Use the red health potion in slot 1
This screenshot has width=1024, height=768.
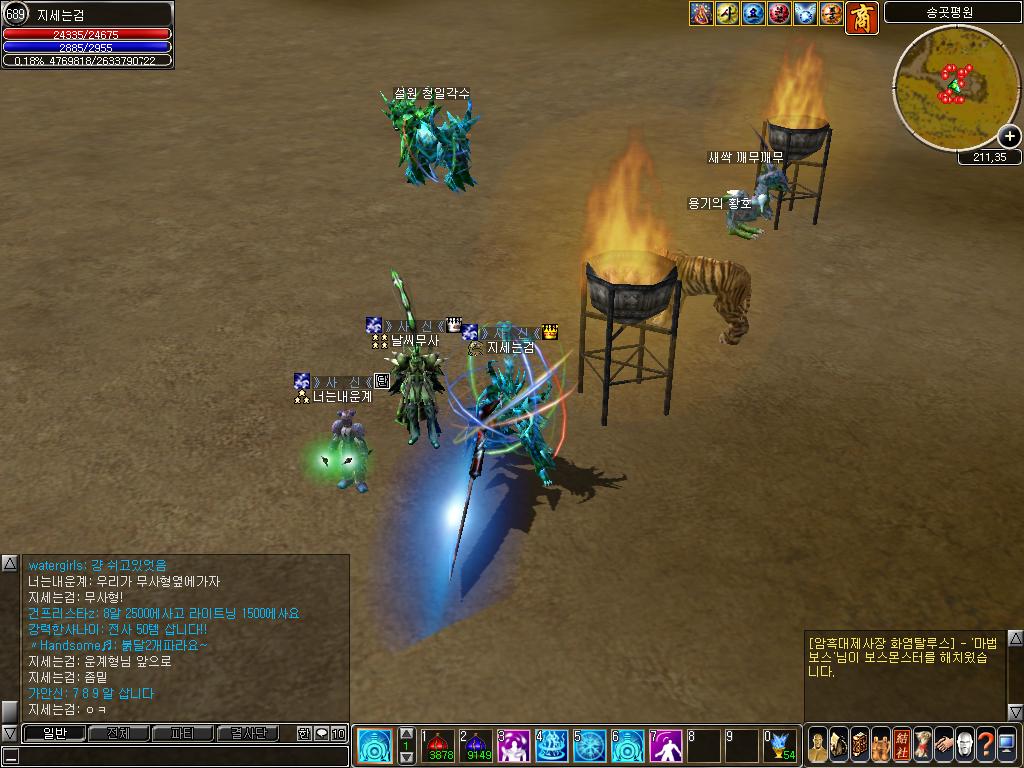(437, 746)
